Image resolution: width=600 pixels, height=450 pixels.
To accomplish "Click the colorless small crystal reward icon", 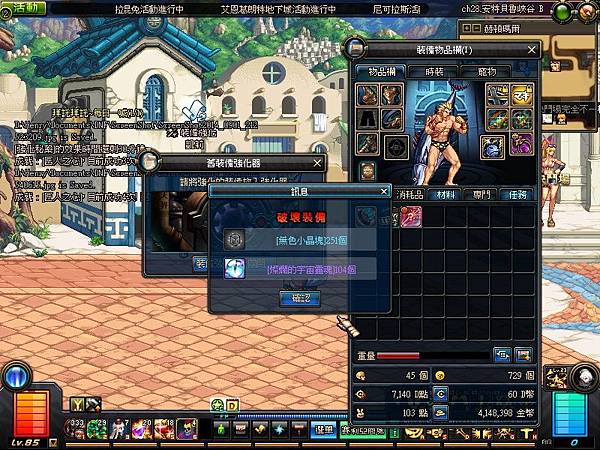I will [x=234, y=240].
